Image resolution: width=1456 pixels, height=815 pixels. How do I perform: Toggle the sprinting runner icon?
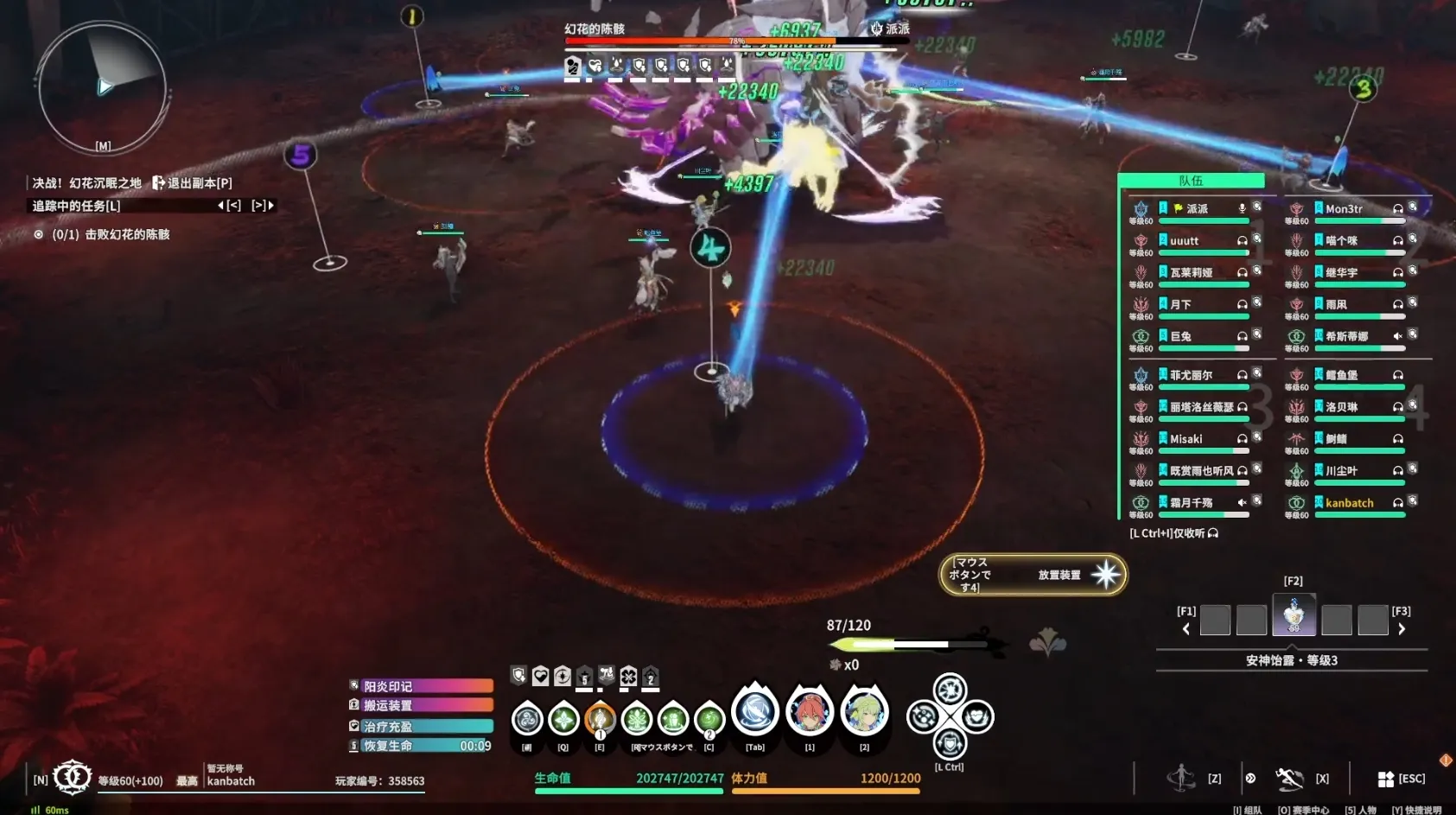click(1180, 778)
